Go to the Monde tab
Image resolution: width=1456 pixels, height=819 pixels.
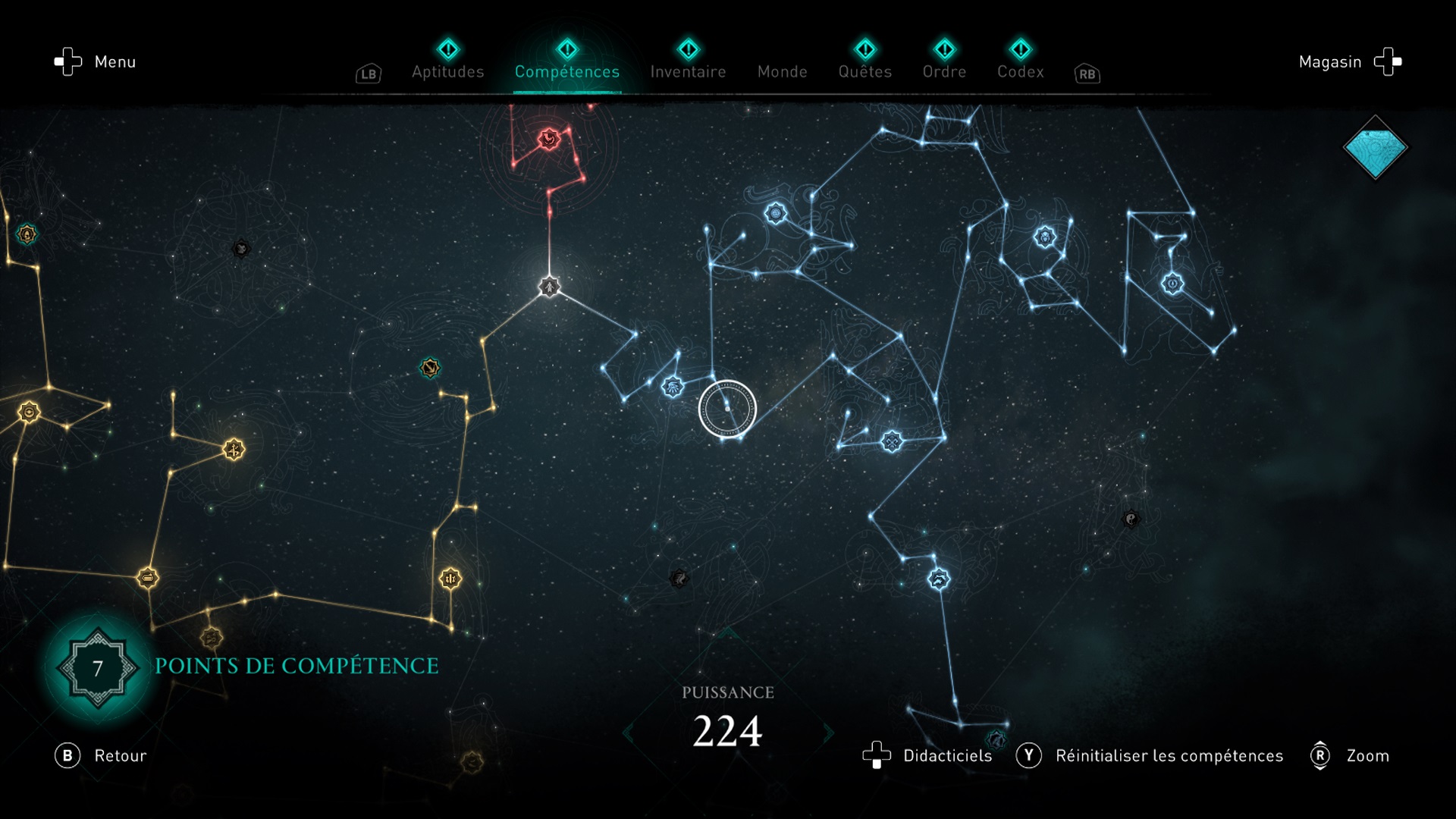pos(782,71)
